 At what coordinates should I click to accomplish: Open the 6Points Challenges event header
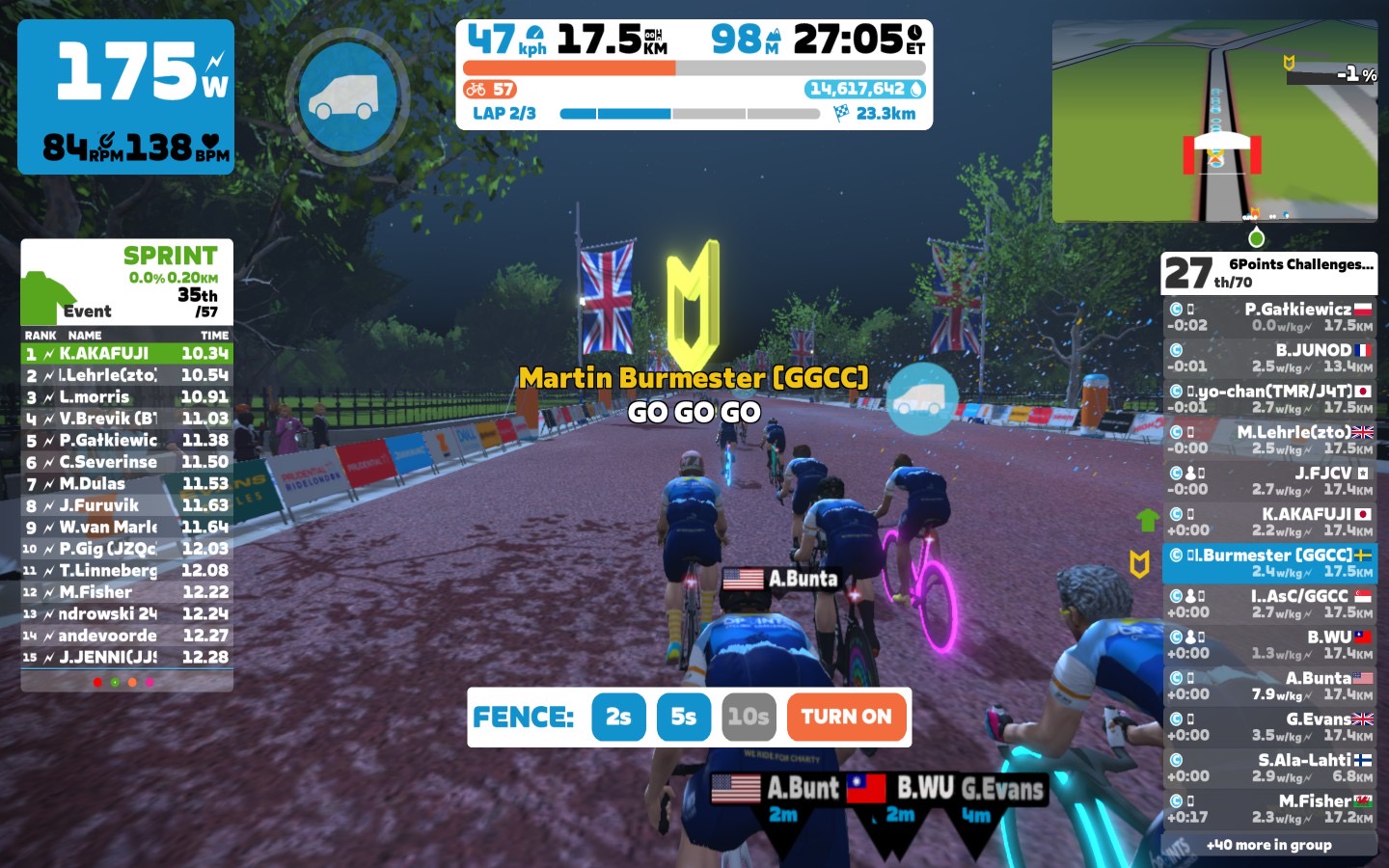coord(1269,273)
